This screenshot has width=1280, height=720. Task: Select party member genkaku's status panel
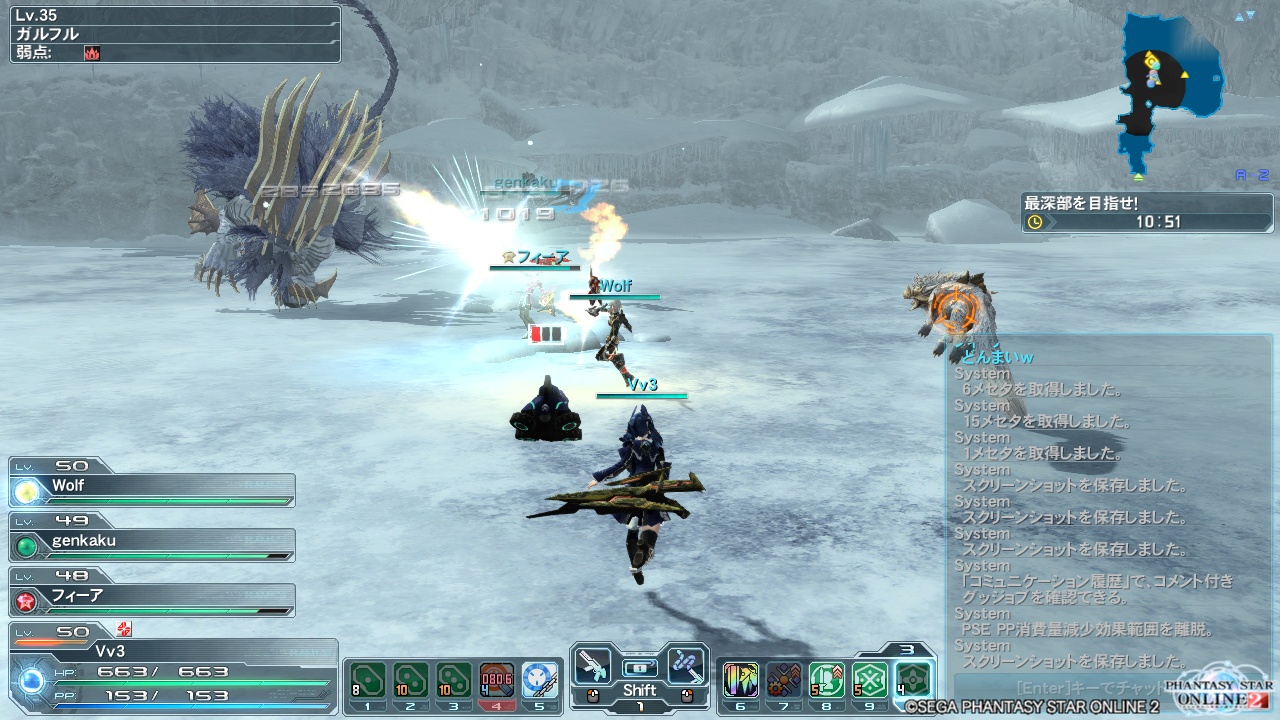pyautogui.click(x=152, y=543)
